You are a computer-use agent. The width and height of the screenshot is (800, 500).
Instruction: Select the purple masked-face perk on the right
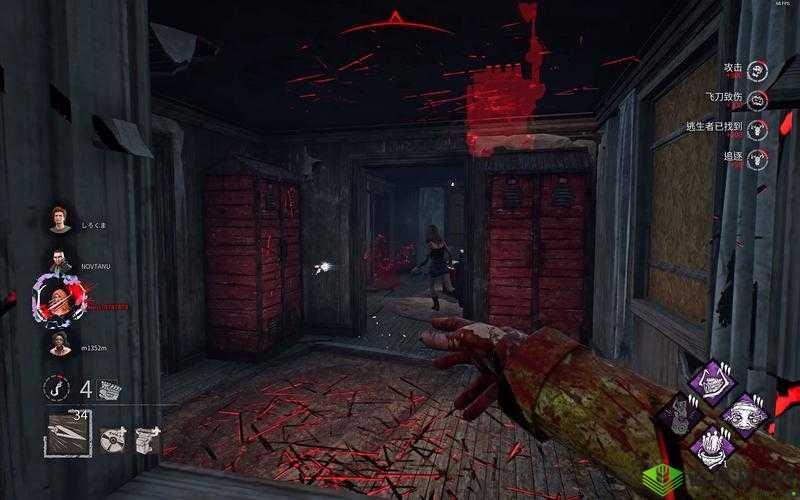(x=746, y=412)
